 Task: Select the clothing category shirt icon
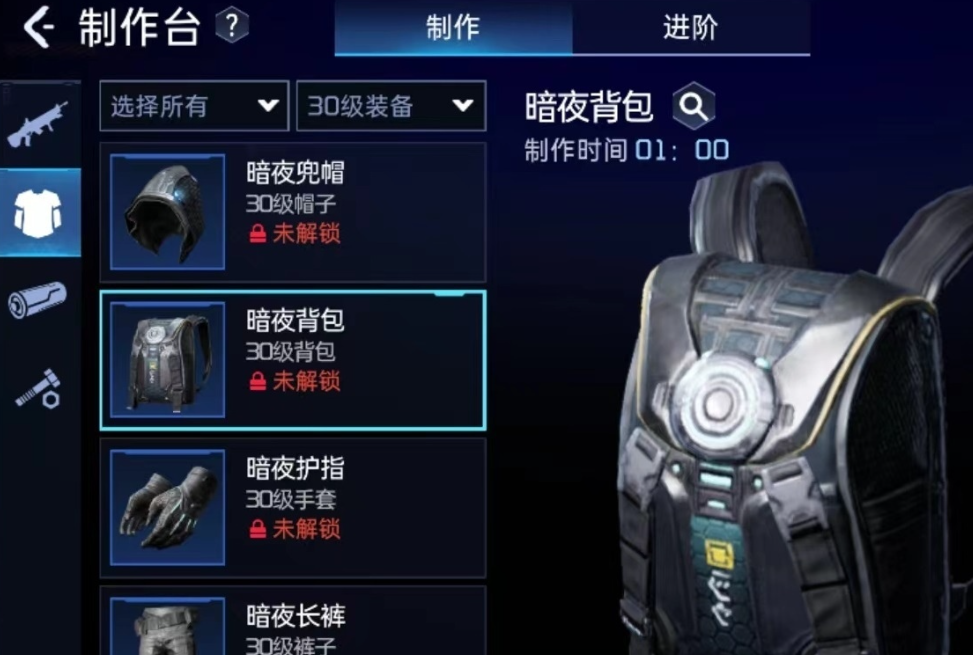(38, 212)
